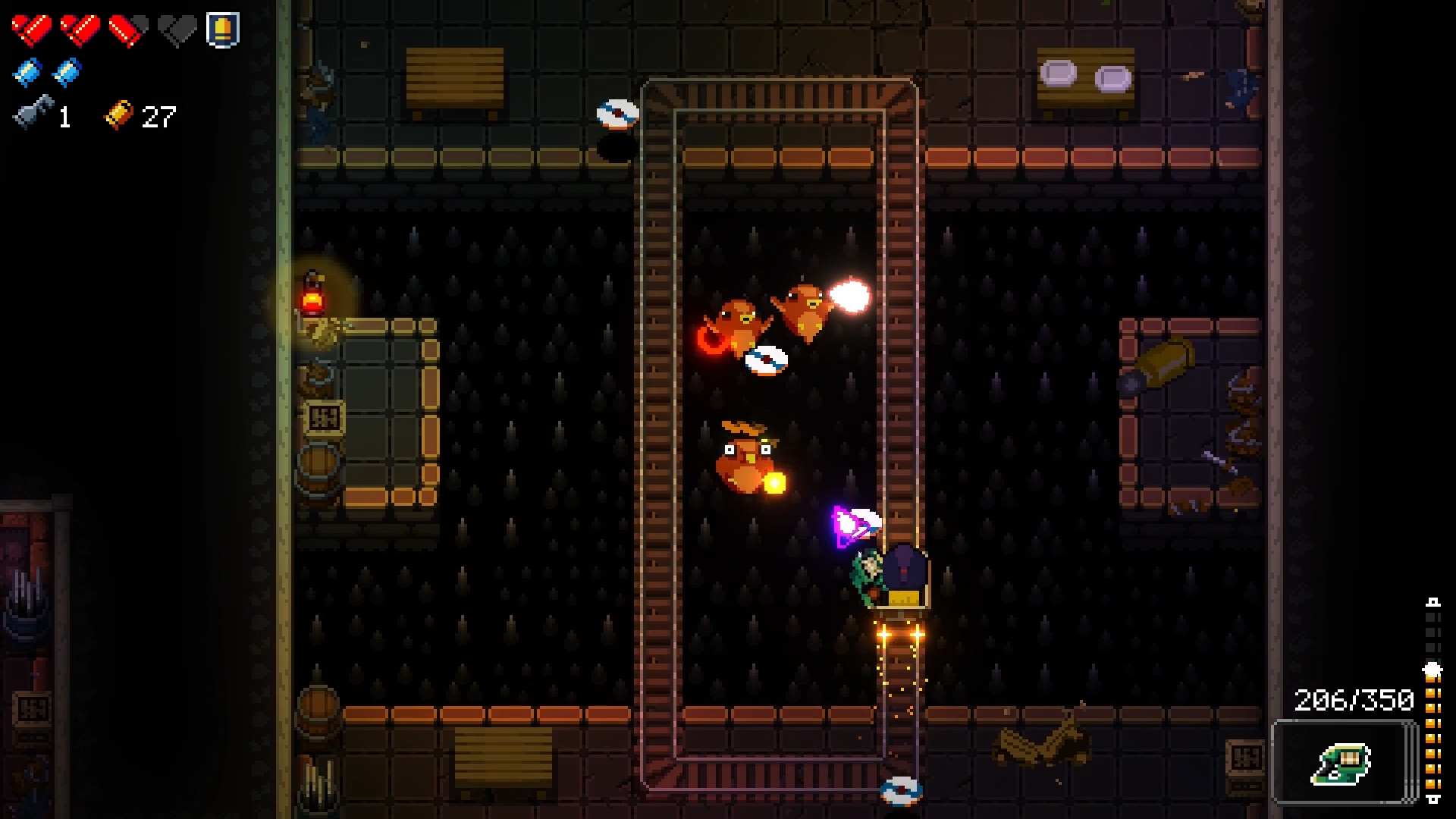Click the empty gray heart container
Screen dimensions: 1456x819
coord(178,30)
